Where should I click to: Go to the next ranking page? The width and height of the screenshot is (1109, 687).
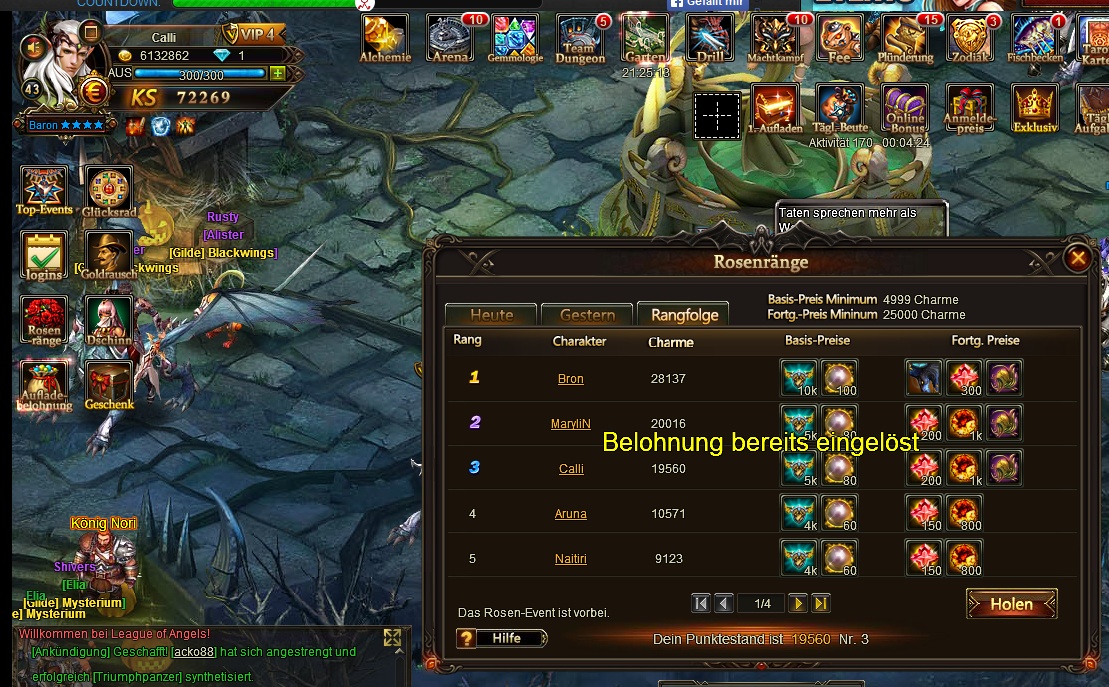(x=797, y=603)
